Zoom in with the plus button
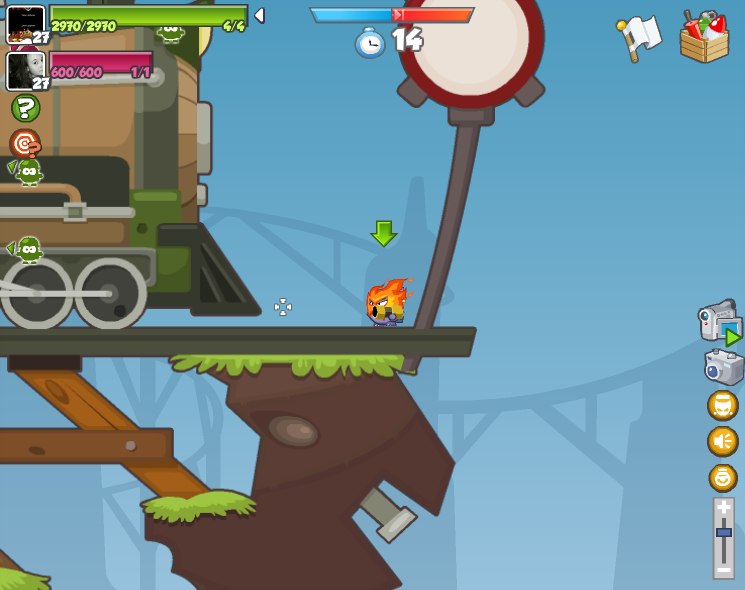 point(723,507)
